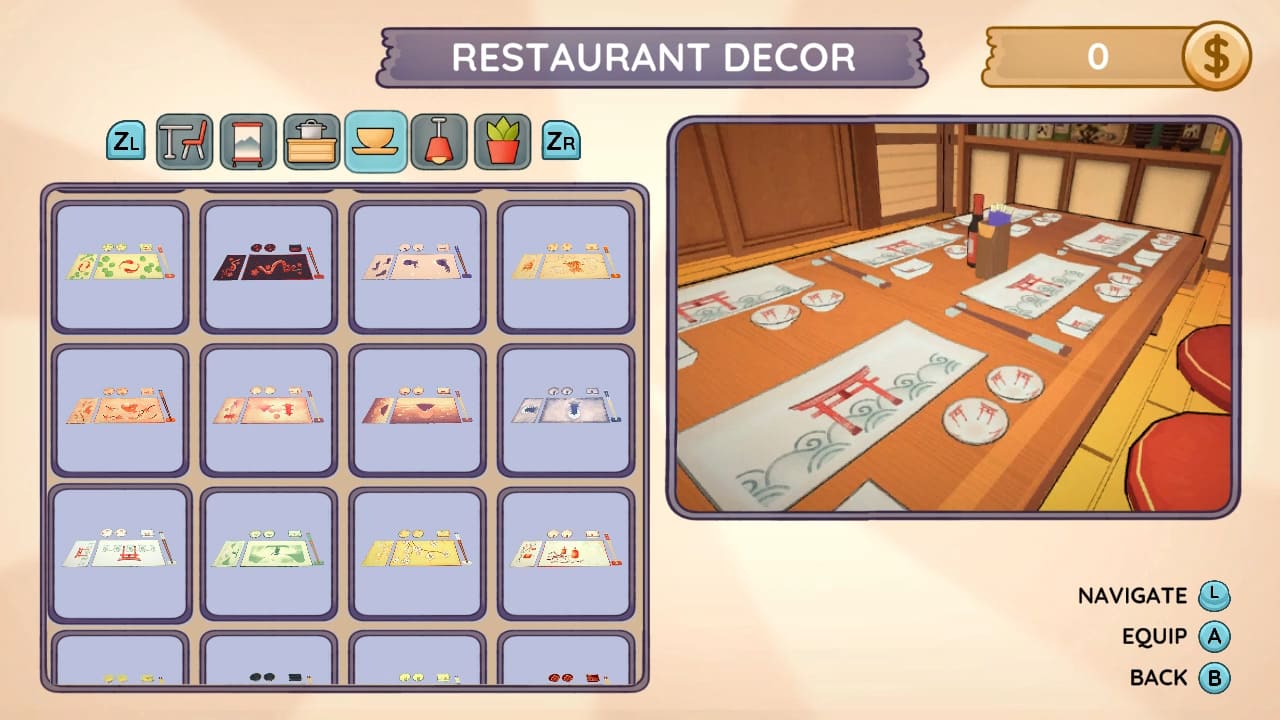The height and width of the screenshot is (720, 1280).
Task: Click the money counter showing zero
Action: 1100,57
